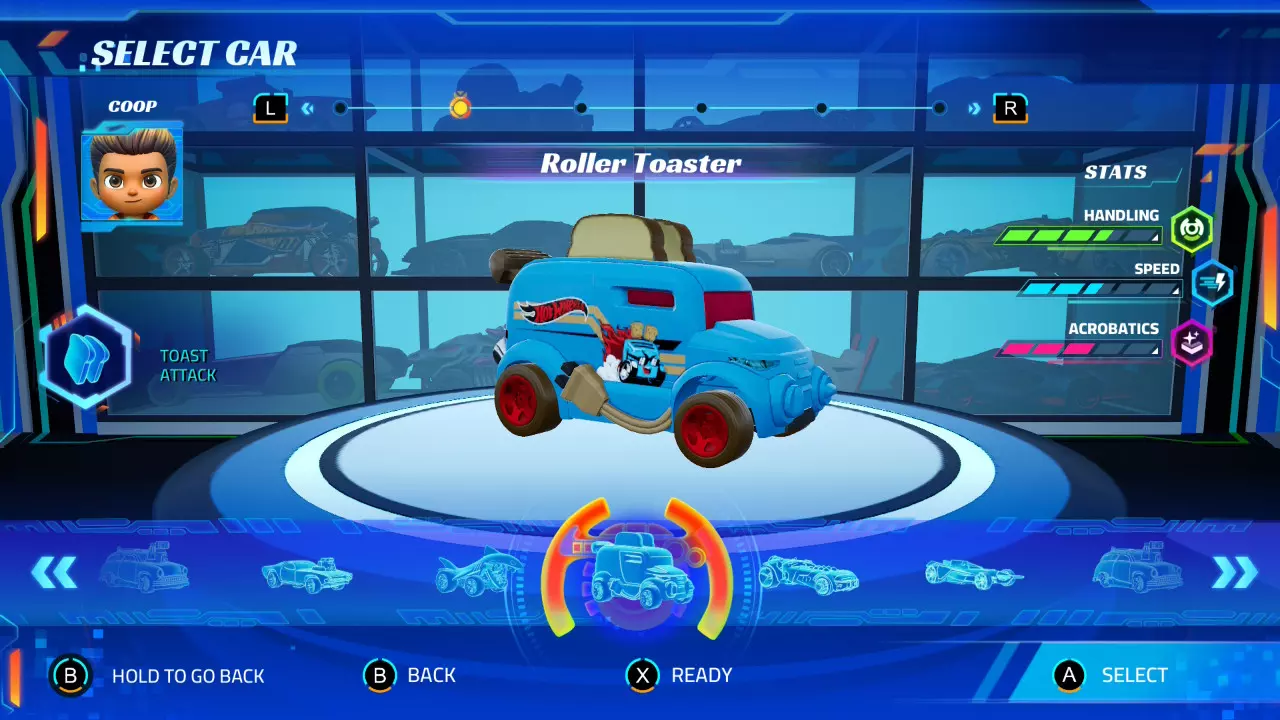The width and height of the screenshot is (1280, 720).
Task: Click the blue Speed stat icon
Action: point(1211,283)
